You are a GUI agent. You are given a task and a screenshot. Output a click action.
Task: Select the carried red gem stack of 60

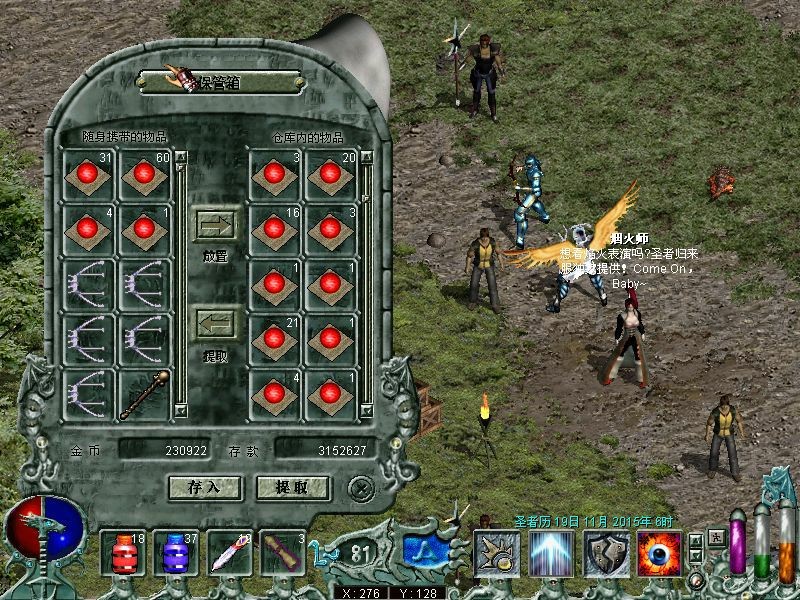coord(145,174)
